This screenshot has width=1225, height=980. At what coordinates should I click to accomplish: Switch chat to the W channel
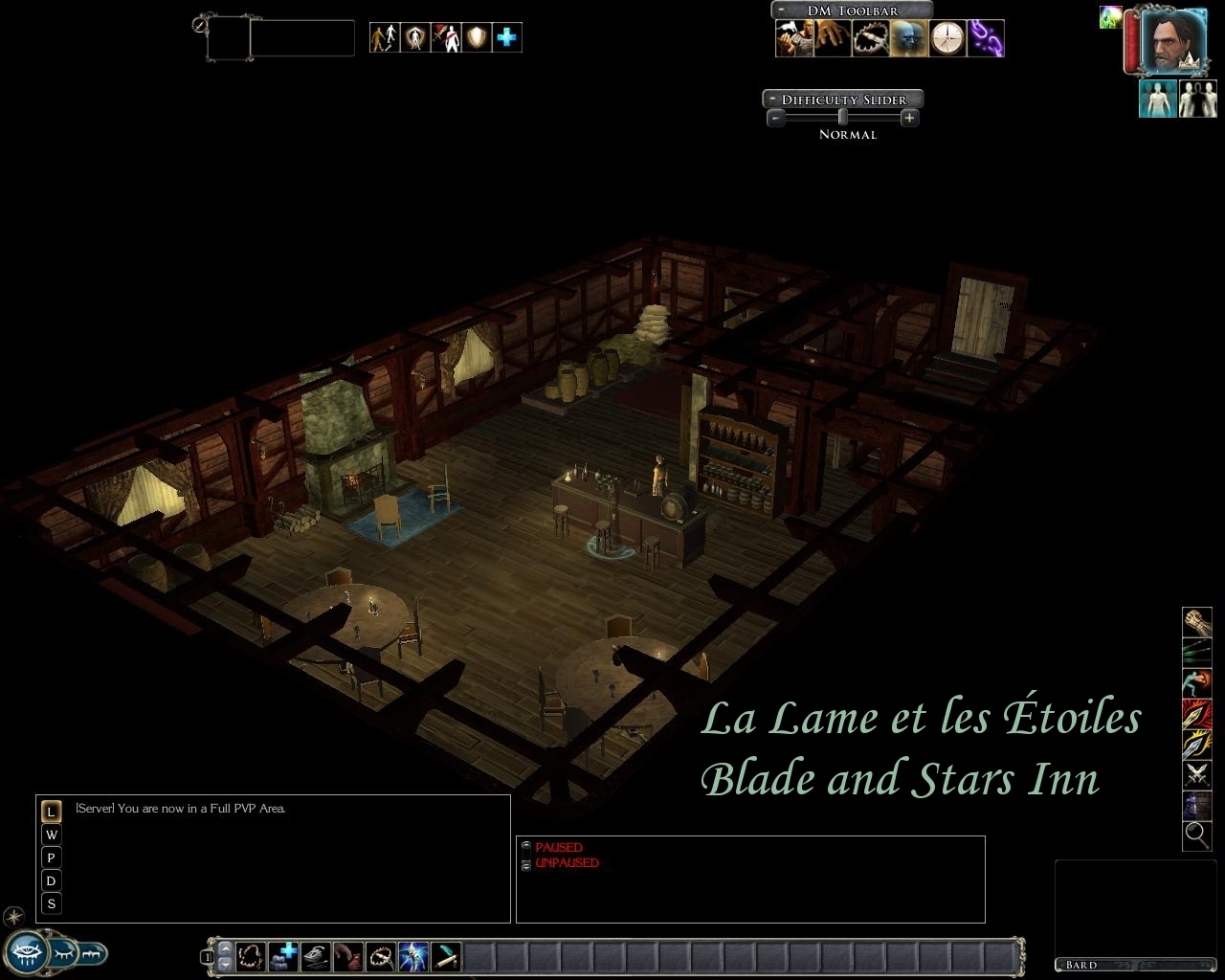coord(52,835)
